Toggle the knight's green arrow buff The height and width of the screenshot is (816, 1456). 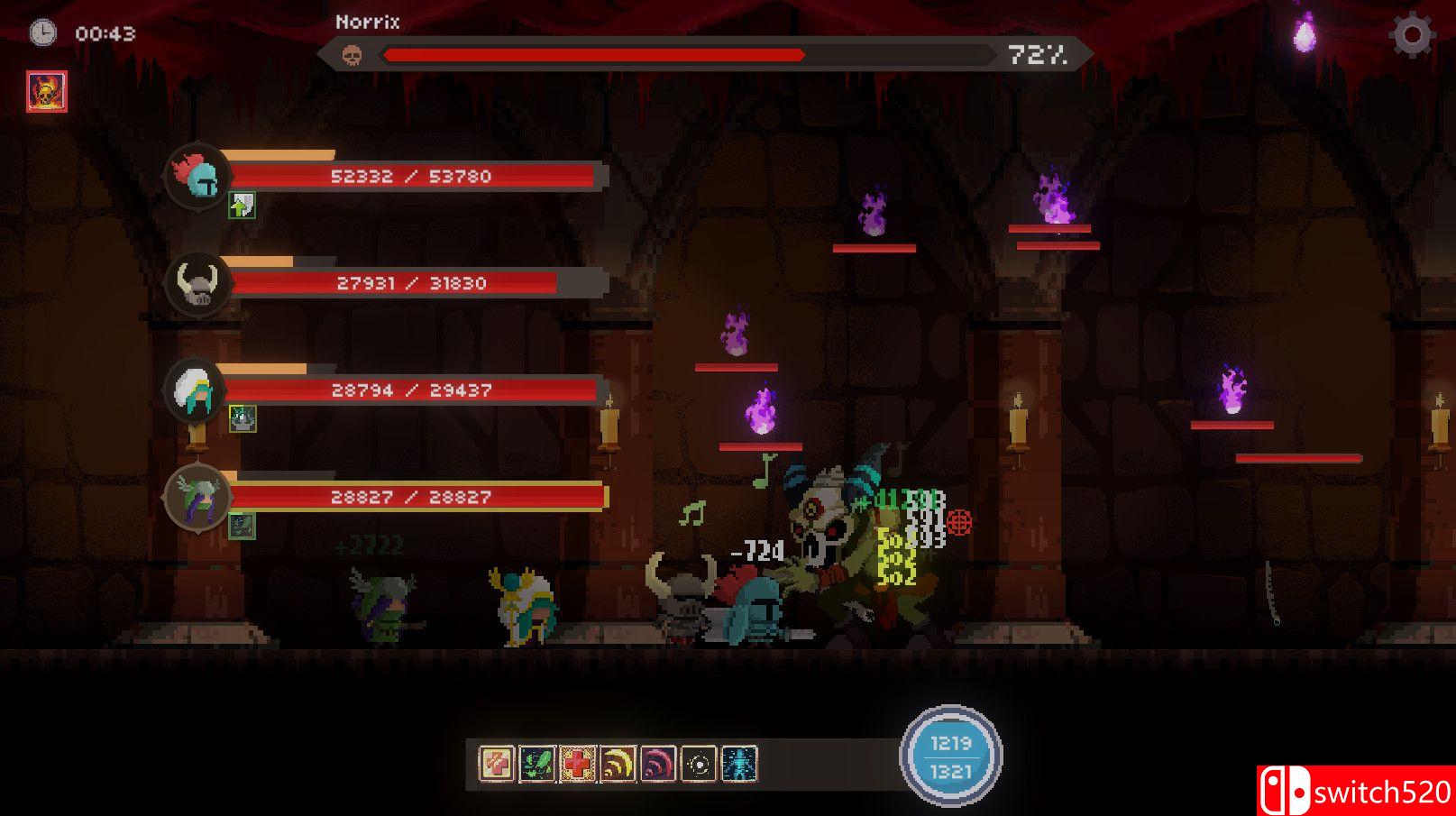[242, 206]
